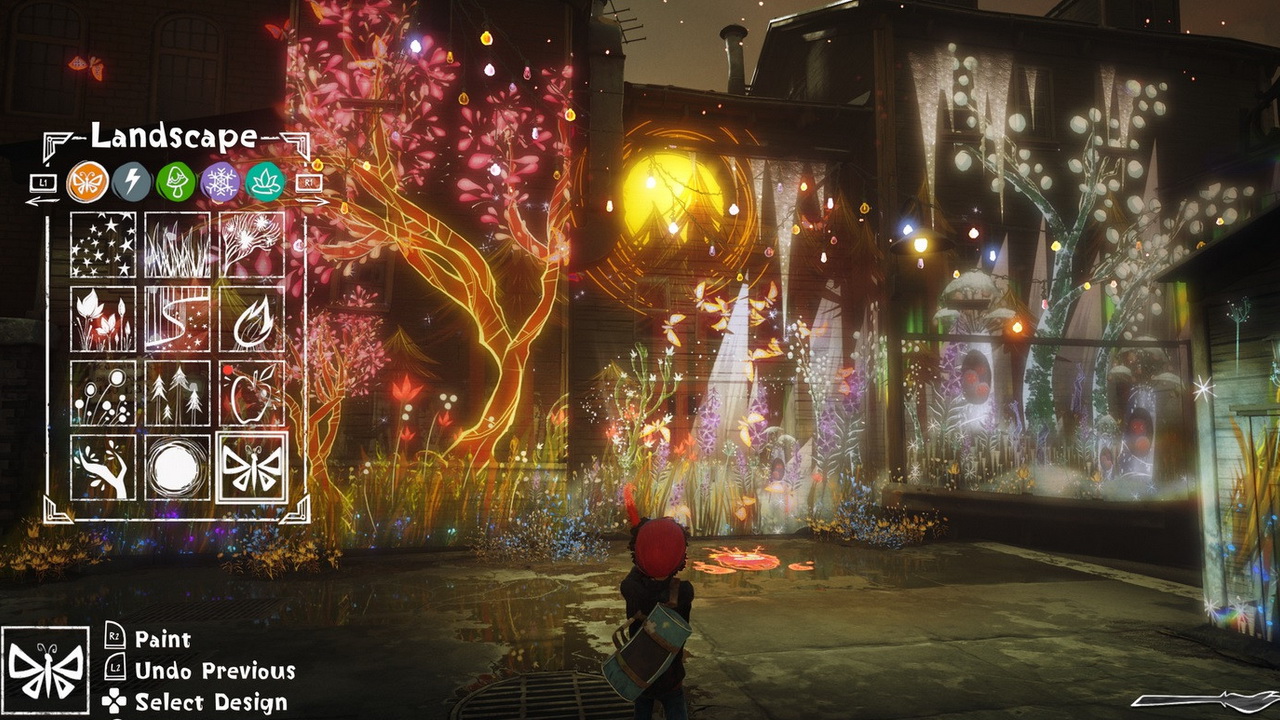Pick the winding aurora ribbon design

(177, 319)
